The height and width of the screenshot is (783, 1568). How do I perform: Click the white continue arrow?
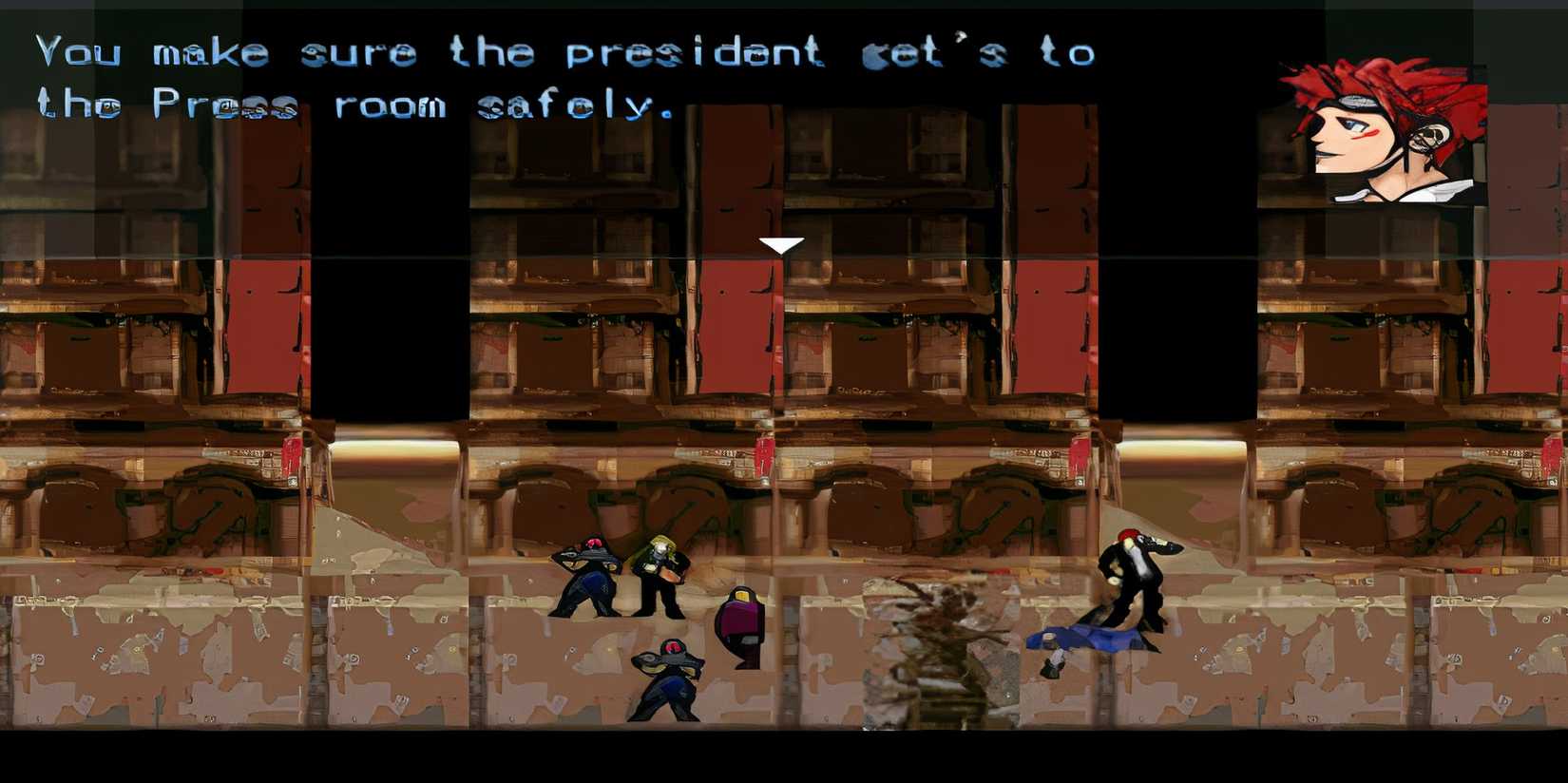coord(782,244)
